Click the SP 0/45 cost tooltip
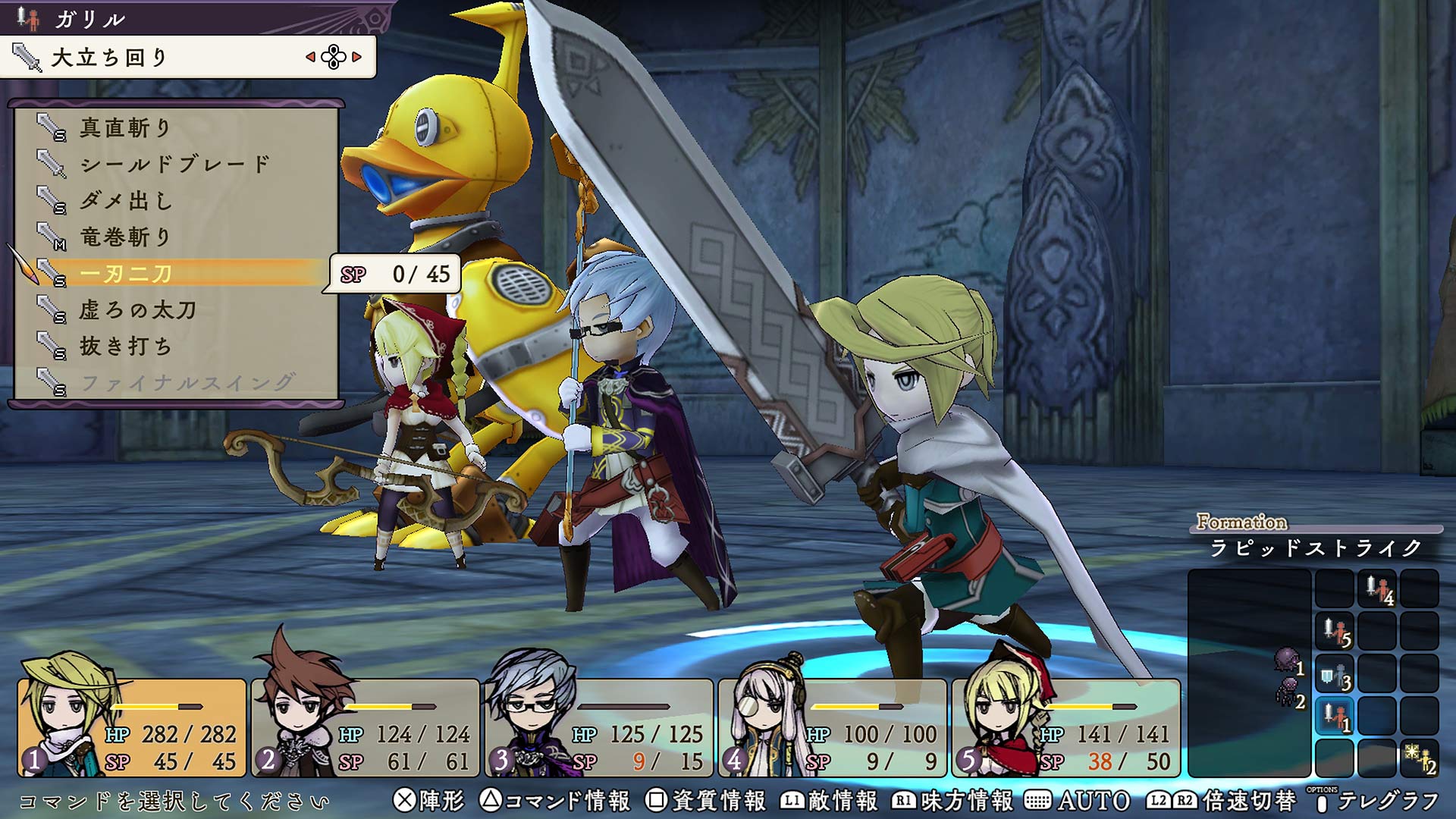The height and width of the screenshot is (819, 1456). 394,276
